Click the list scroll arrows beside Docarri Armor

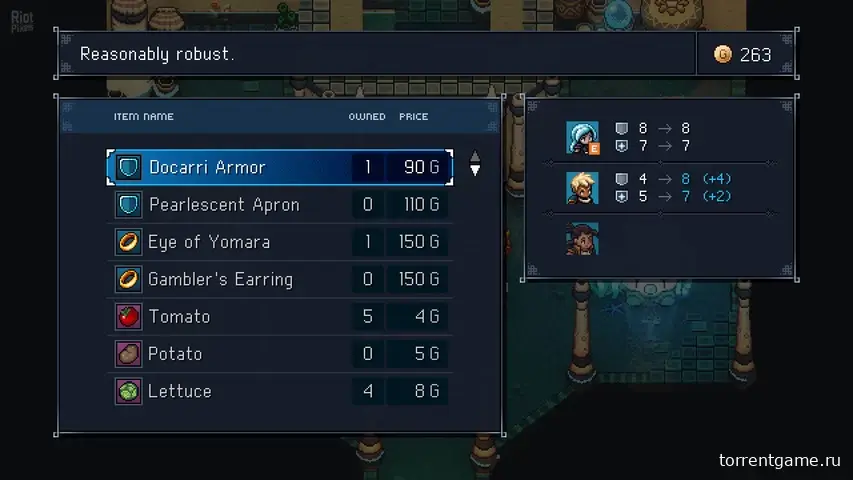[x=475, y=164]
